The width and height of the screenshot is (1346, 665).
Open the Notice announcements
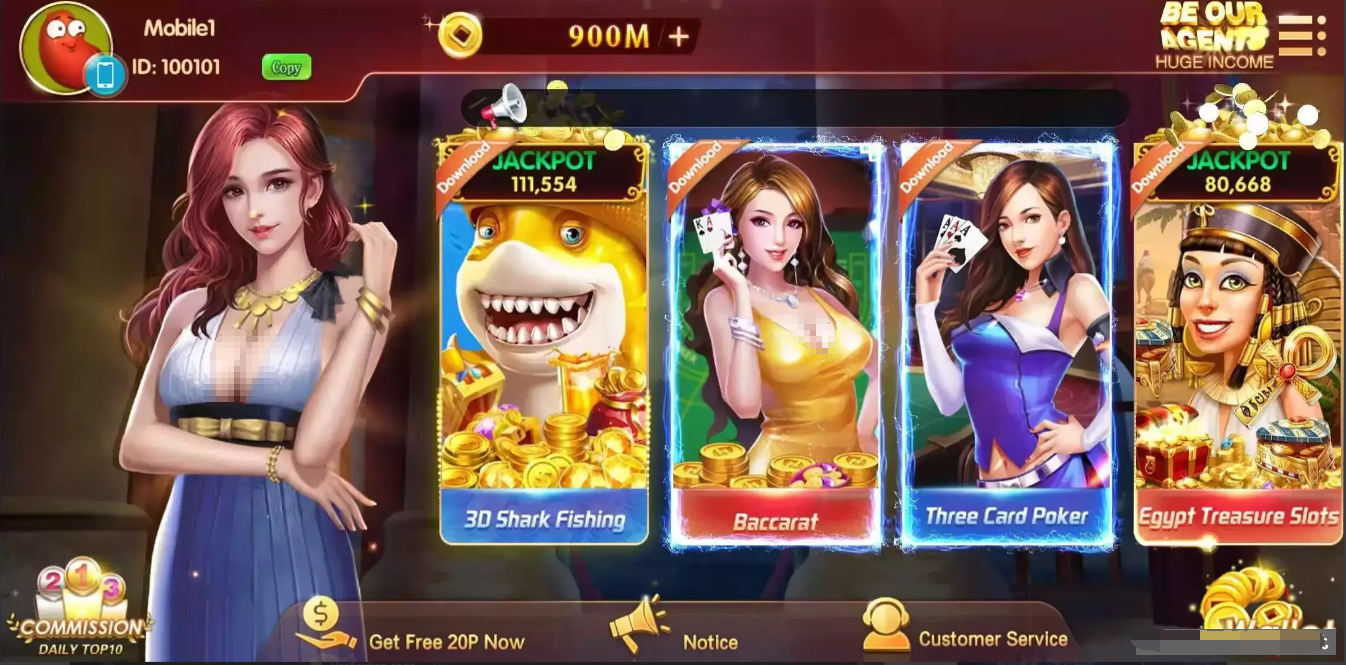(x=675, y=630)
